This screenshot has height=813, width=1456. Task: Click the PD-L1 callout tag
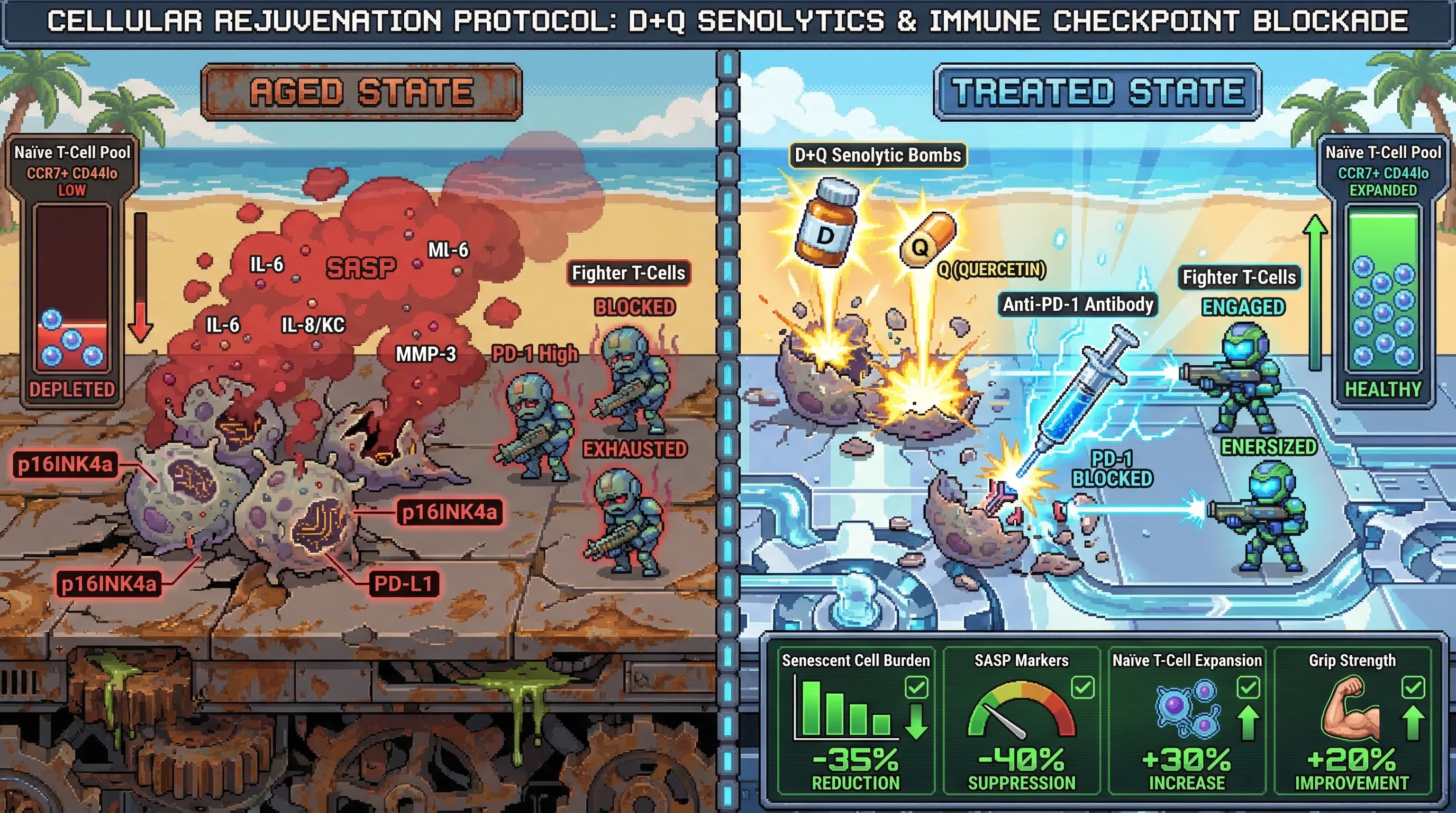404,584
